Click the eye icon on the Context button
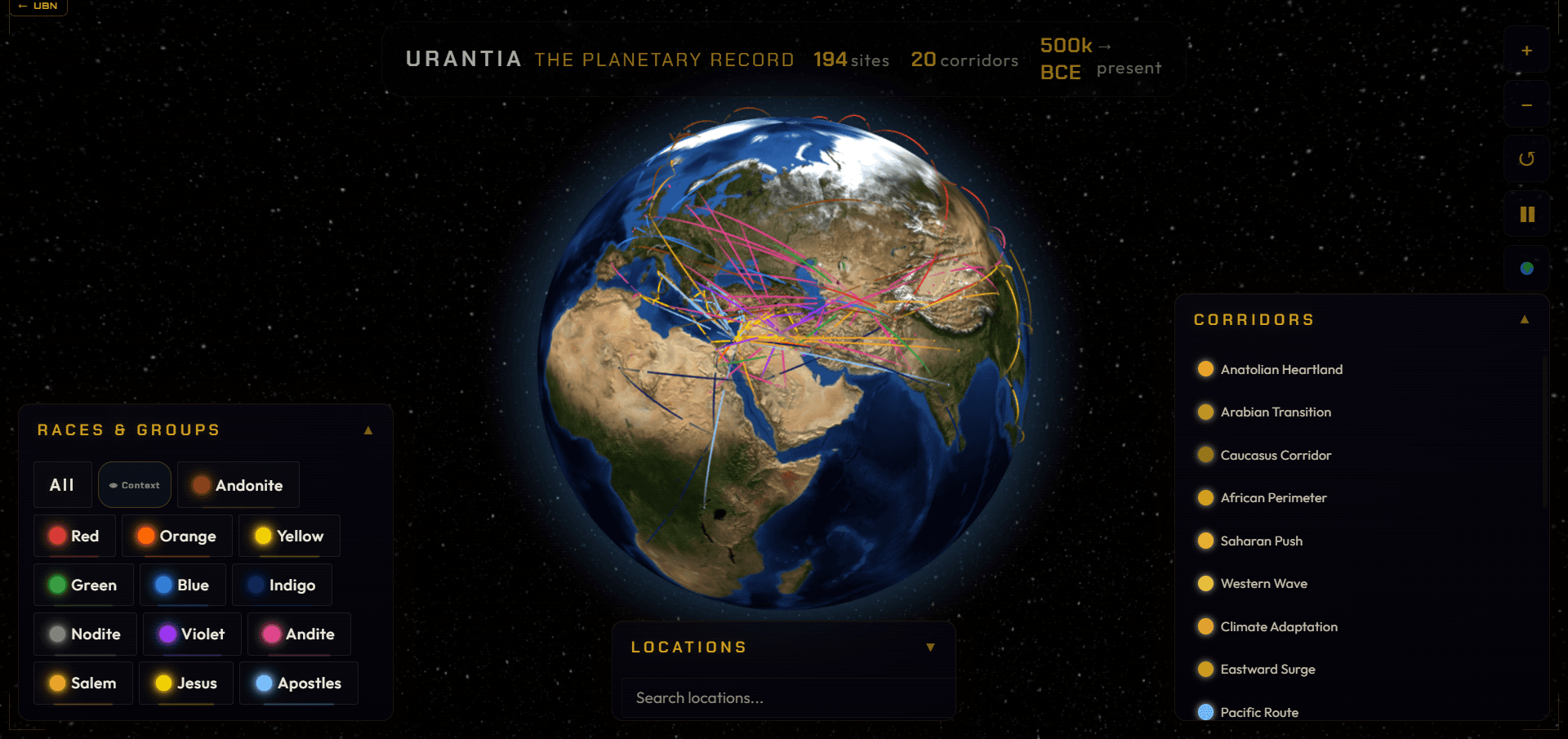 coord(114,484)
